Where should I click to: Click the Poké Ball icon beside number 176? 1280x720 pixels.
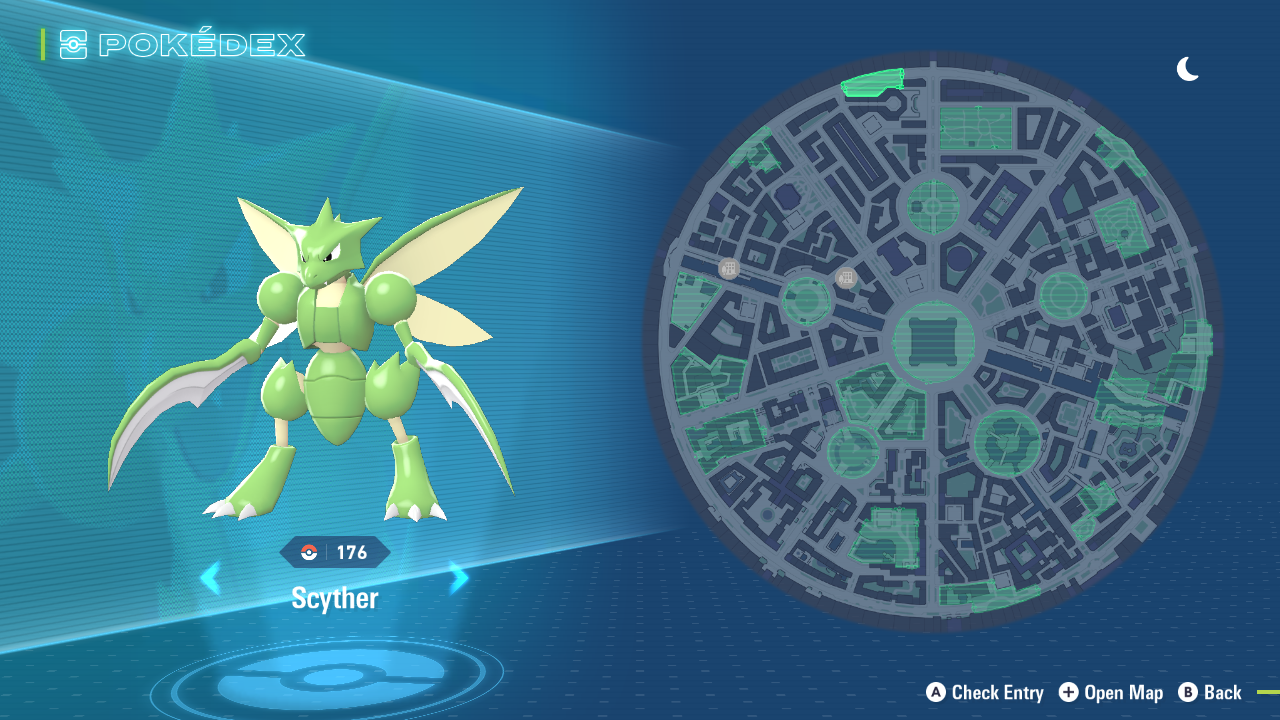click(310, 552)
